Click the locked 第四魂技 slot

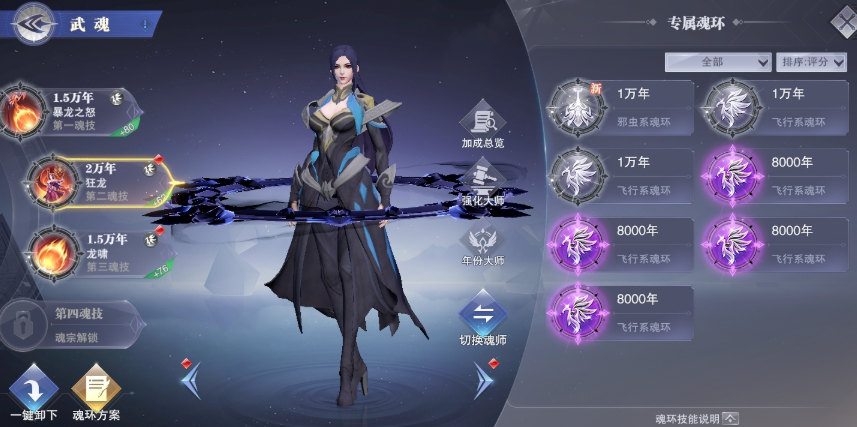[x=70, y=321]
